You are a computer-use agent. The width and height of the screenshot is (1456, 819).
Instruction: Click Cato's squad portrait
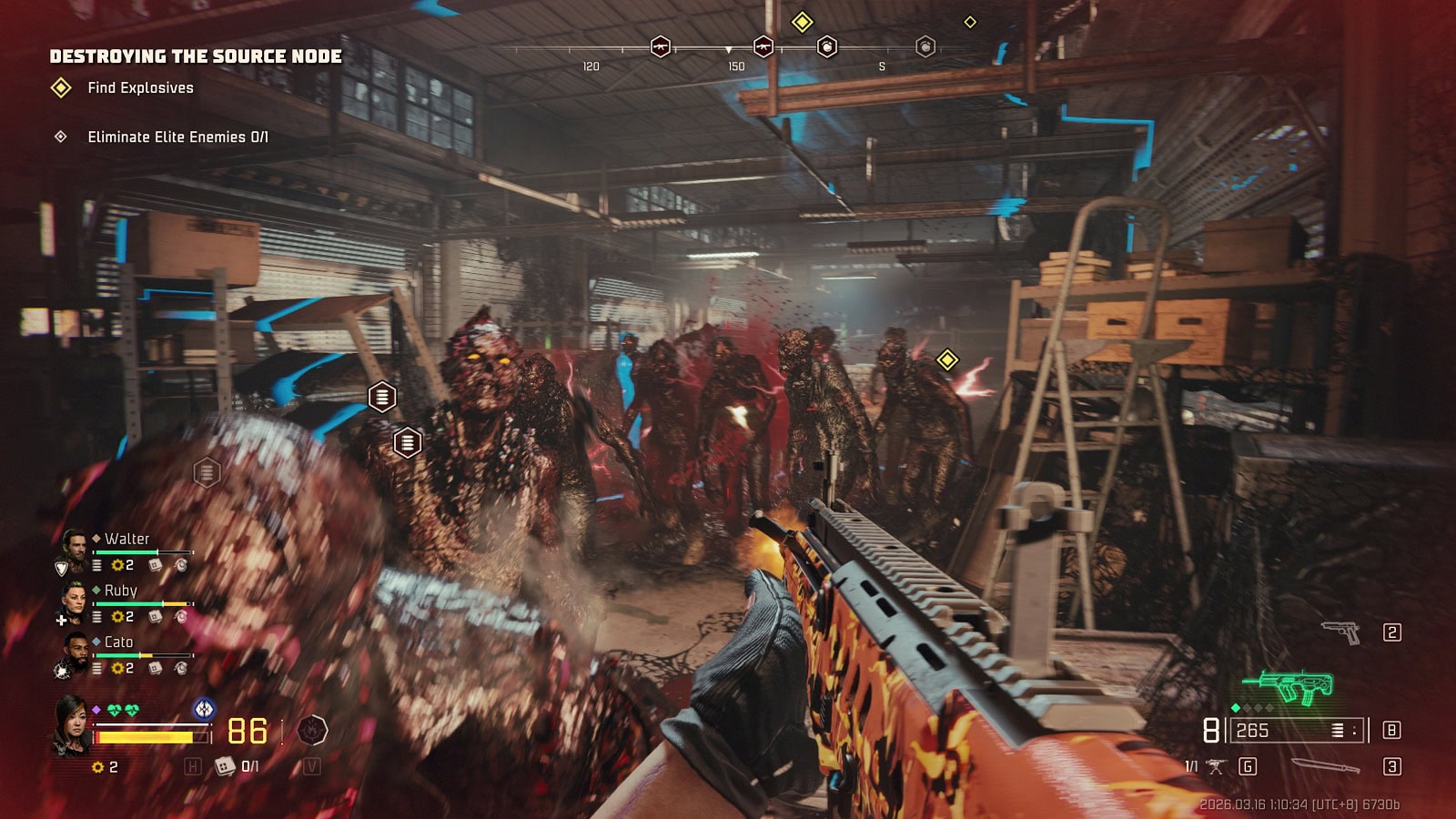[75, 650]
